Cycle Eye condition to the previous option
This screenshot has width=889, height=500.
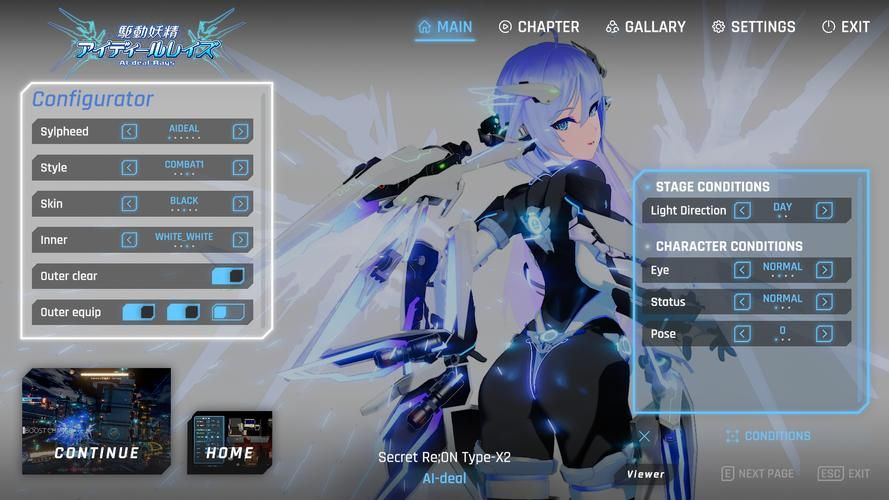pos(742,270)
